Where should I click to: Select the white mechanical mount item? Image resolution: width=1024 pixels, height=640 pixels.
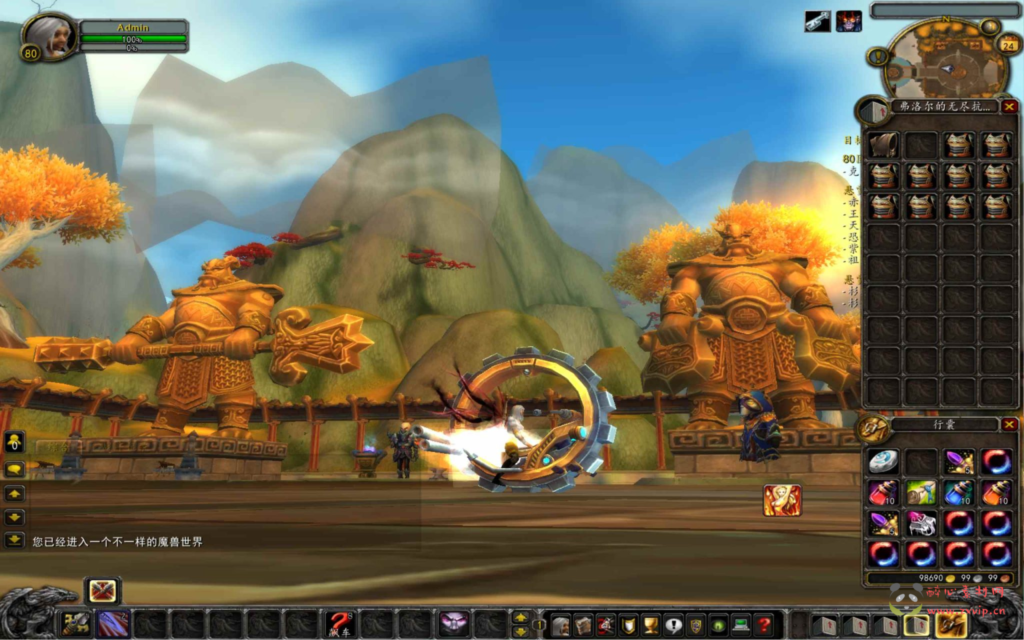point(920,523)
